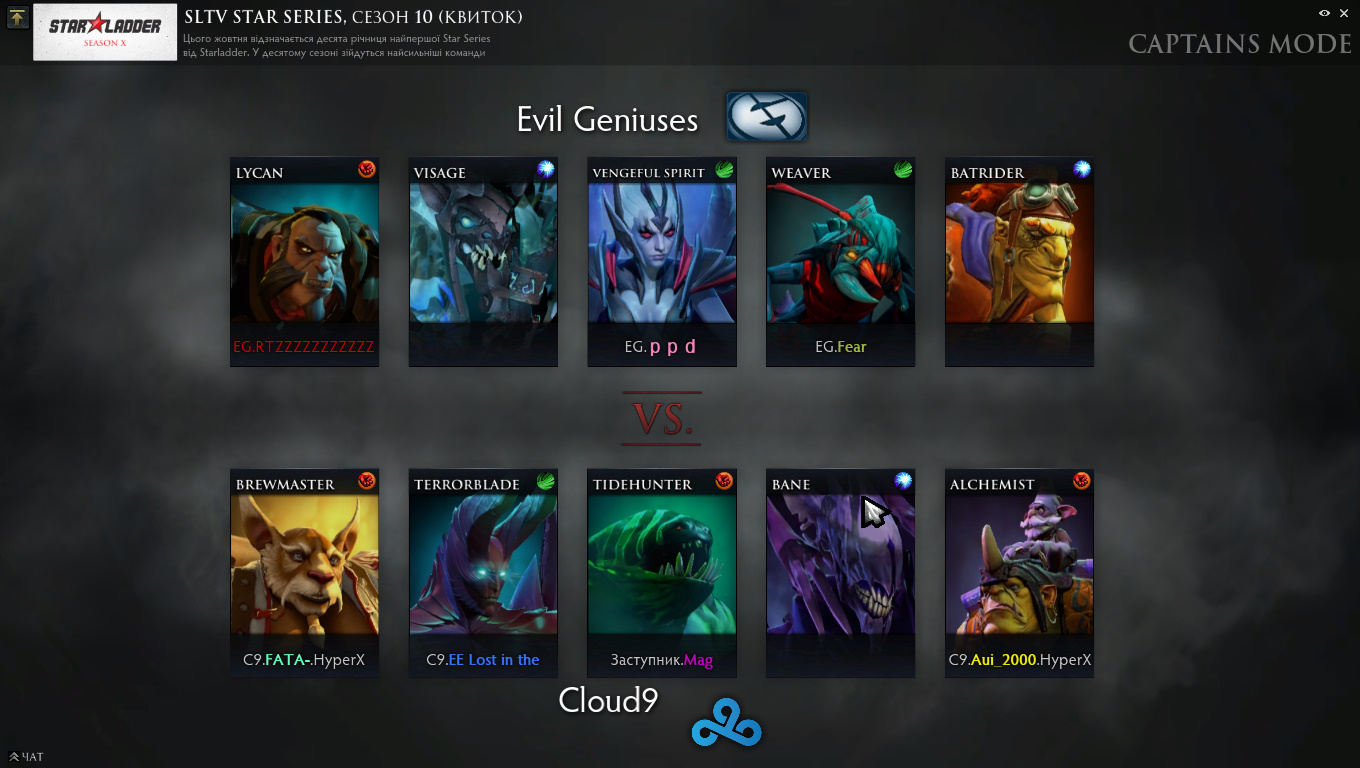Click the Batrider hero card

(1019, 262)
